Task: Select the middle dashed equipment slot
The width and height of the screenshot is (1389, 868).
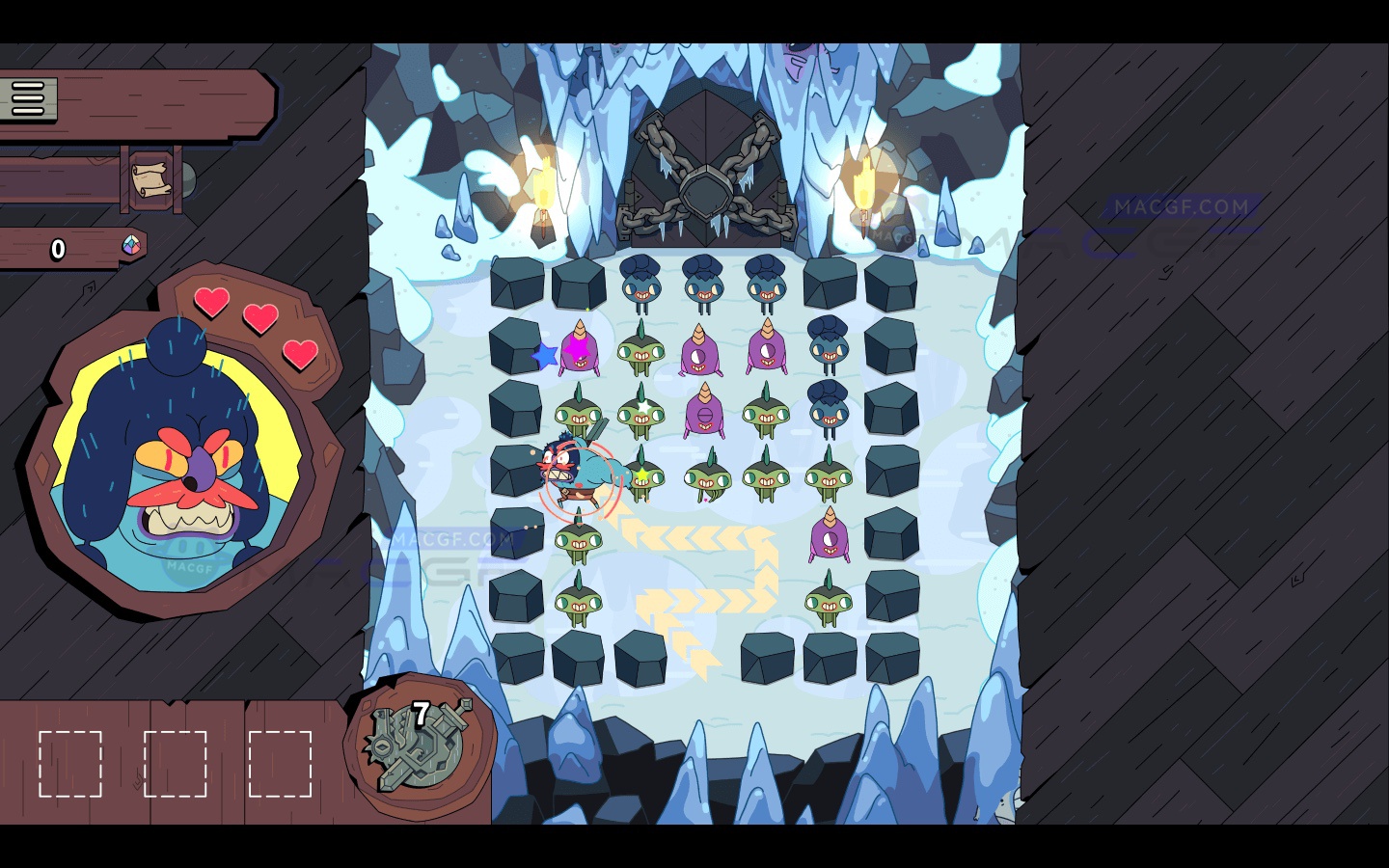Action: click(x=177, y=765)
